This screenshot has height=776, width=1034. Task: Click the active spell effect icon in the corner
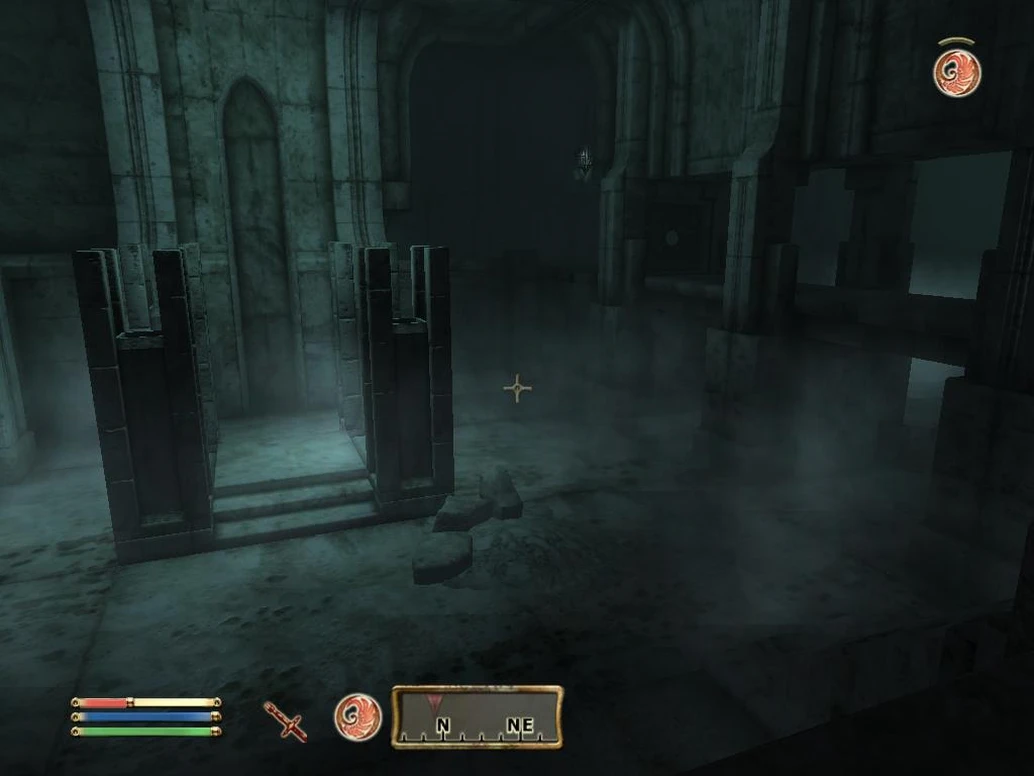tap(957, 73)
